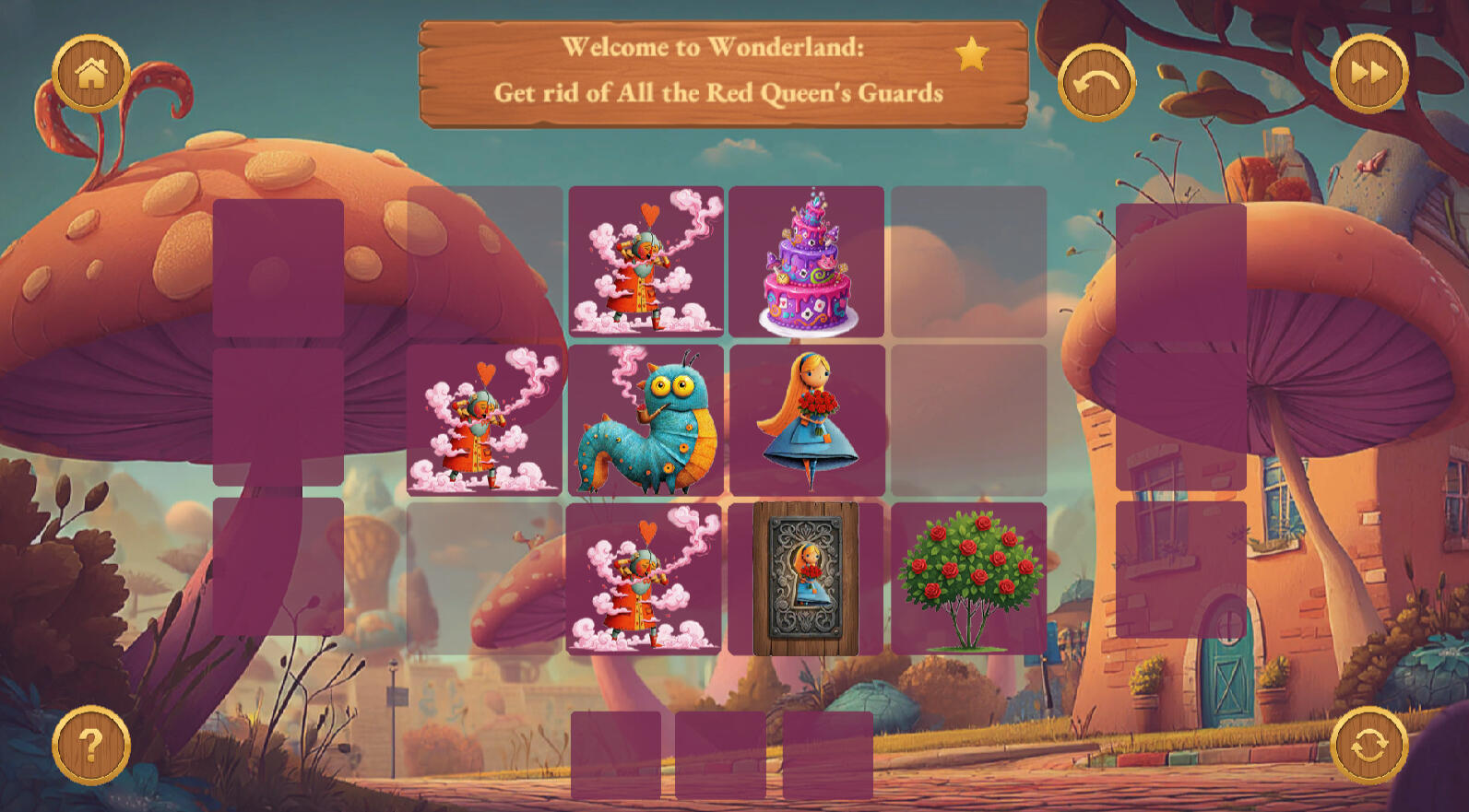
Task: Skip ahead with the fast-forward button
Action: (1368, 74)
